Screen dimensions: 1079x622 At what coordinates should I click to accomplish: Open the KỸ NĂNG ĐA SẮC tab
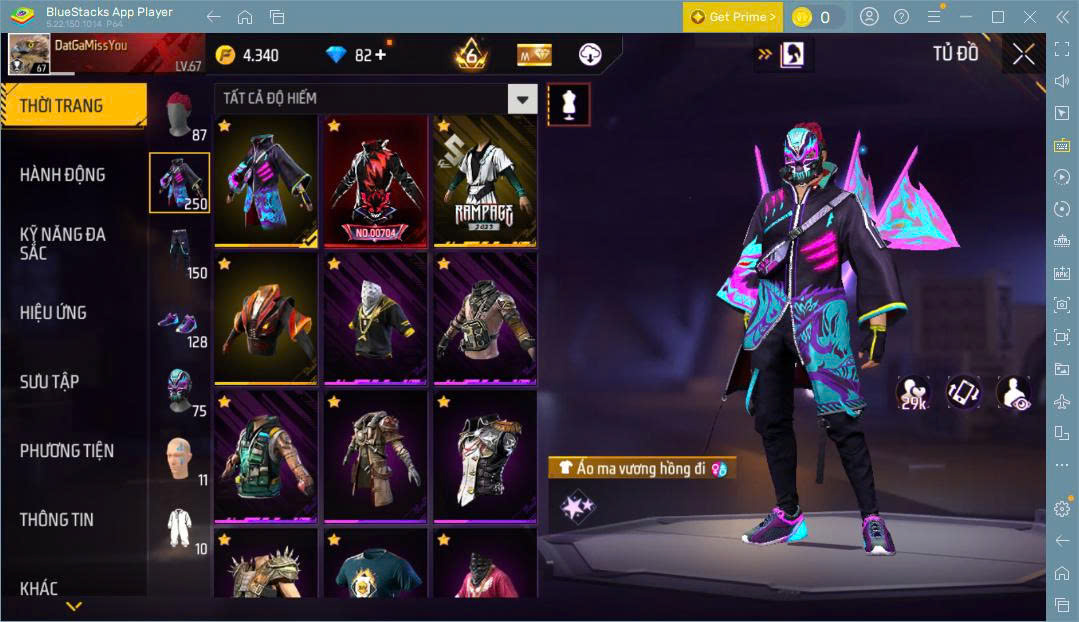pos(63,243)
